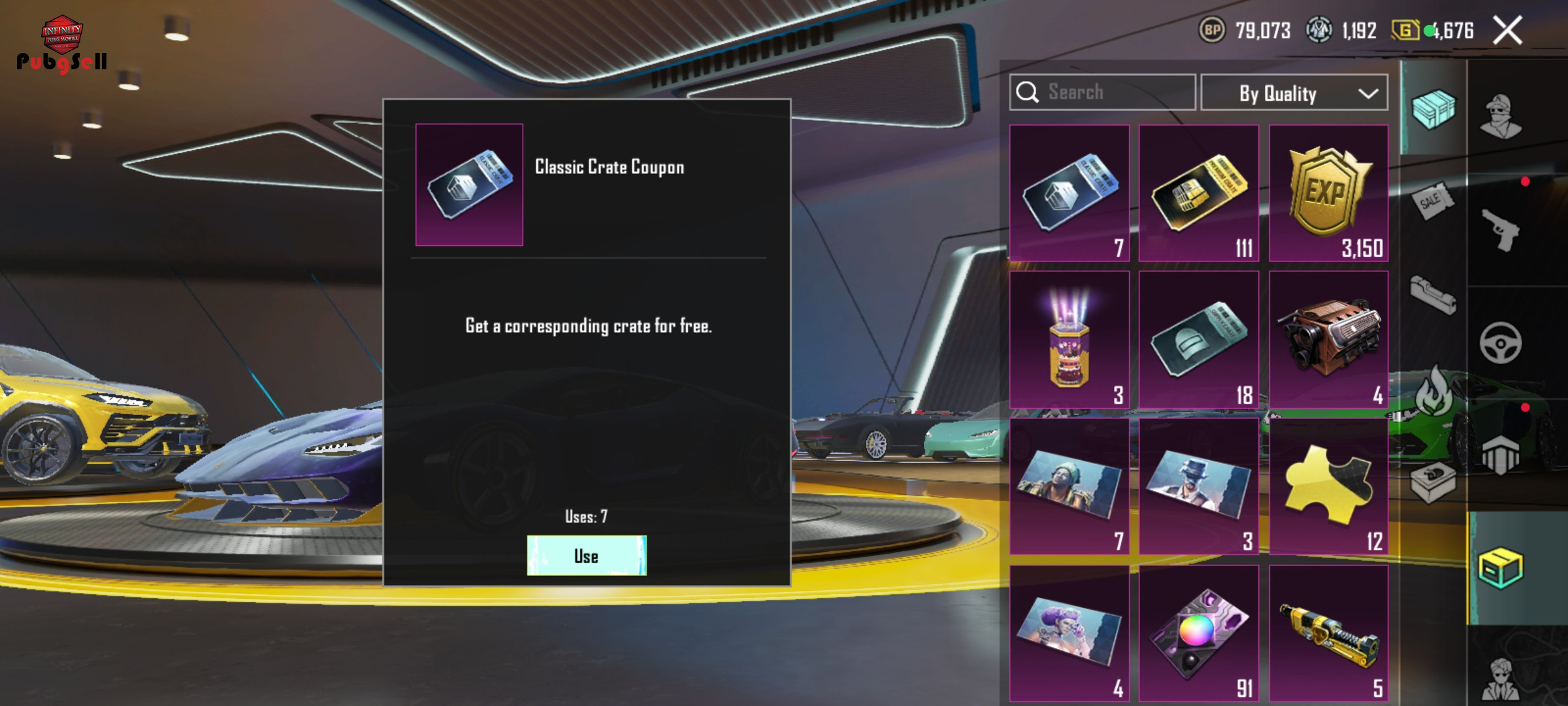Select the EXP card with 3,150
The width and height of the screenshot is (1568, 706).
click(x=1328, y=193)
